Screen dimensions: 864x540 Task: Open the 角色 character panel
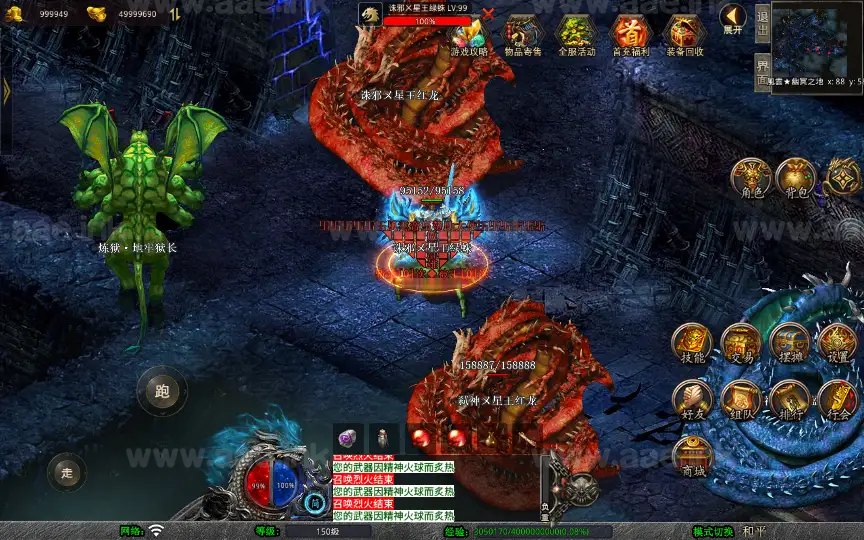click(750, 178)
